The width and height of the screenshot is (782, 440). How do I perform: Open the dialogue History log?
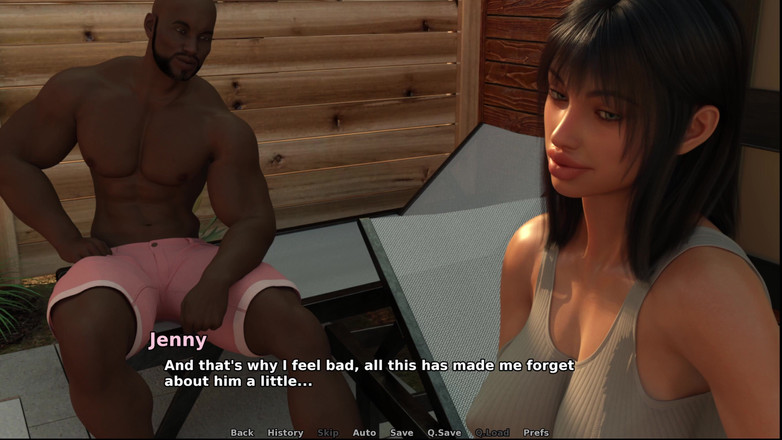(285, 433)
